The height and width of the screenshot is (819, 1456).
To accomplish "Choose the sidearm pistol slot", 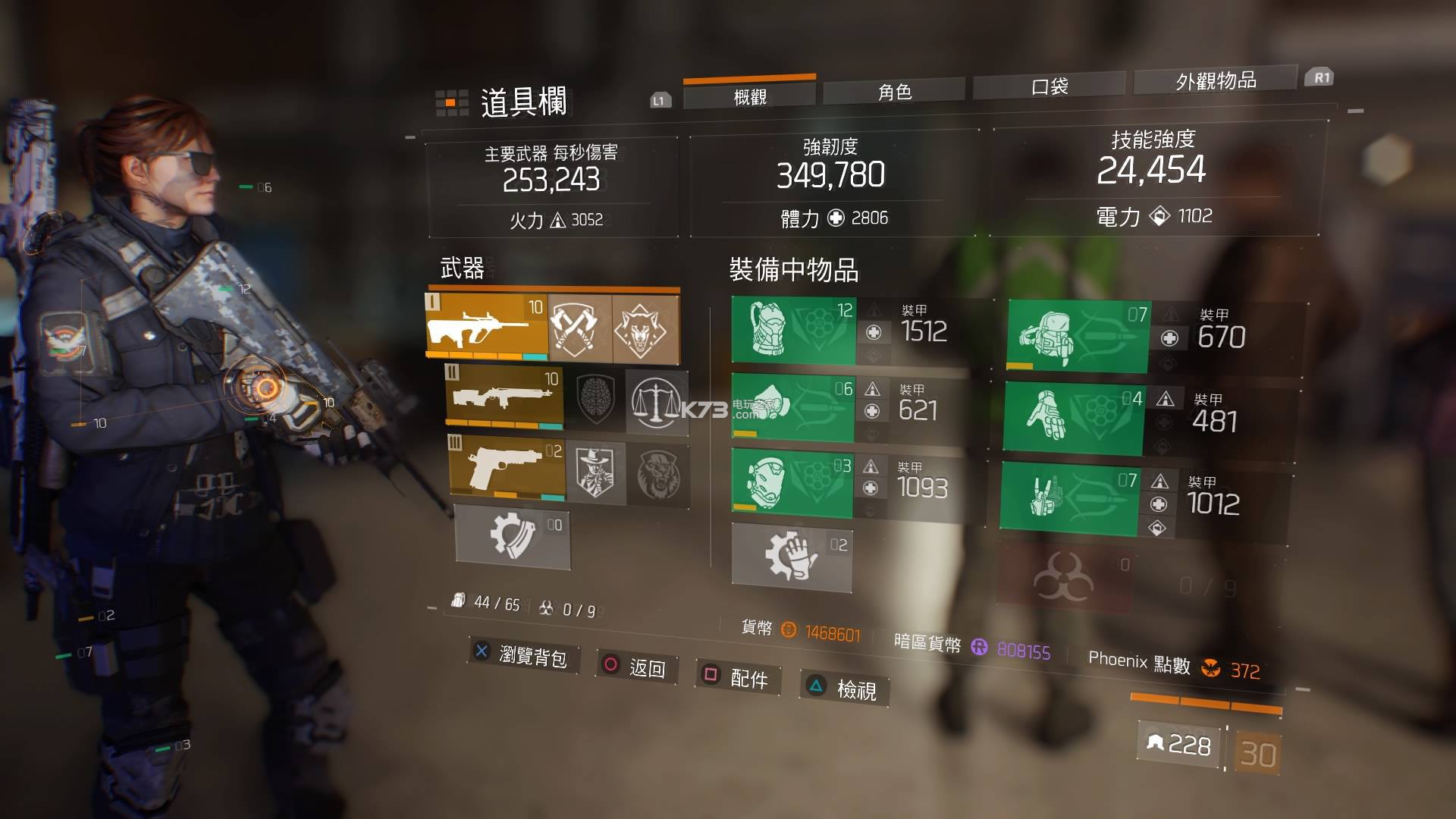I will click(507, 468).
